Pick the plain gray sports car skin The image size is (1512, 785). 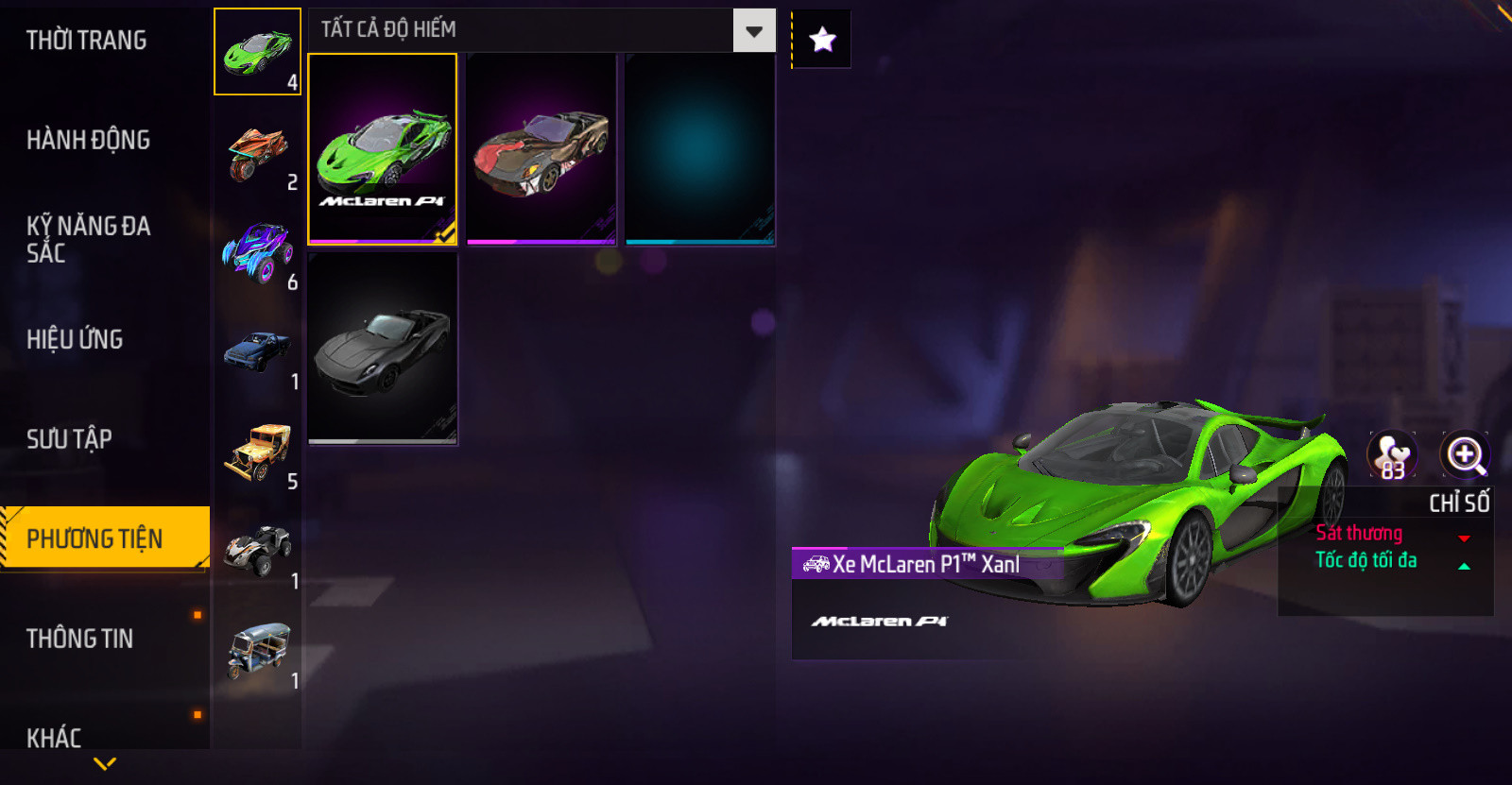pos(383,348)
